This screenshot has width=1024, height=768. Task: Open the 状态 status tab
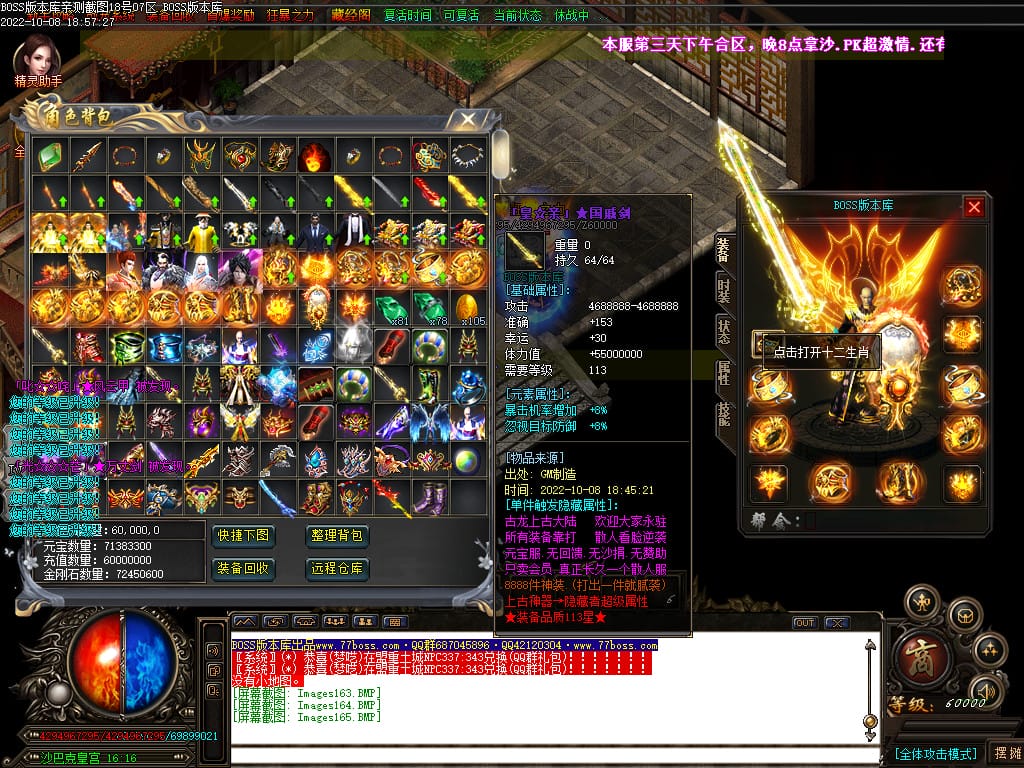coord(723,332)
